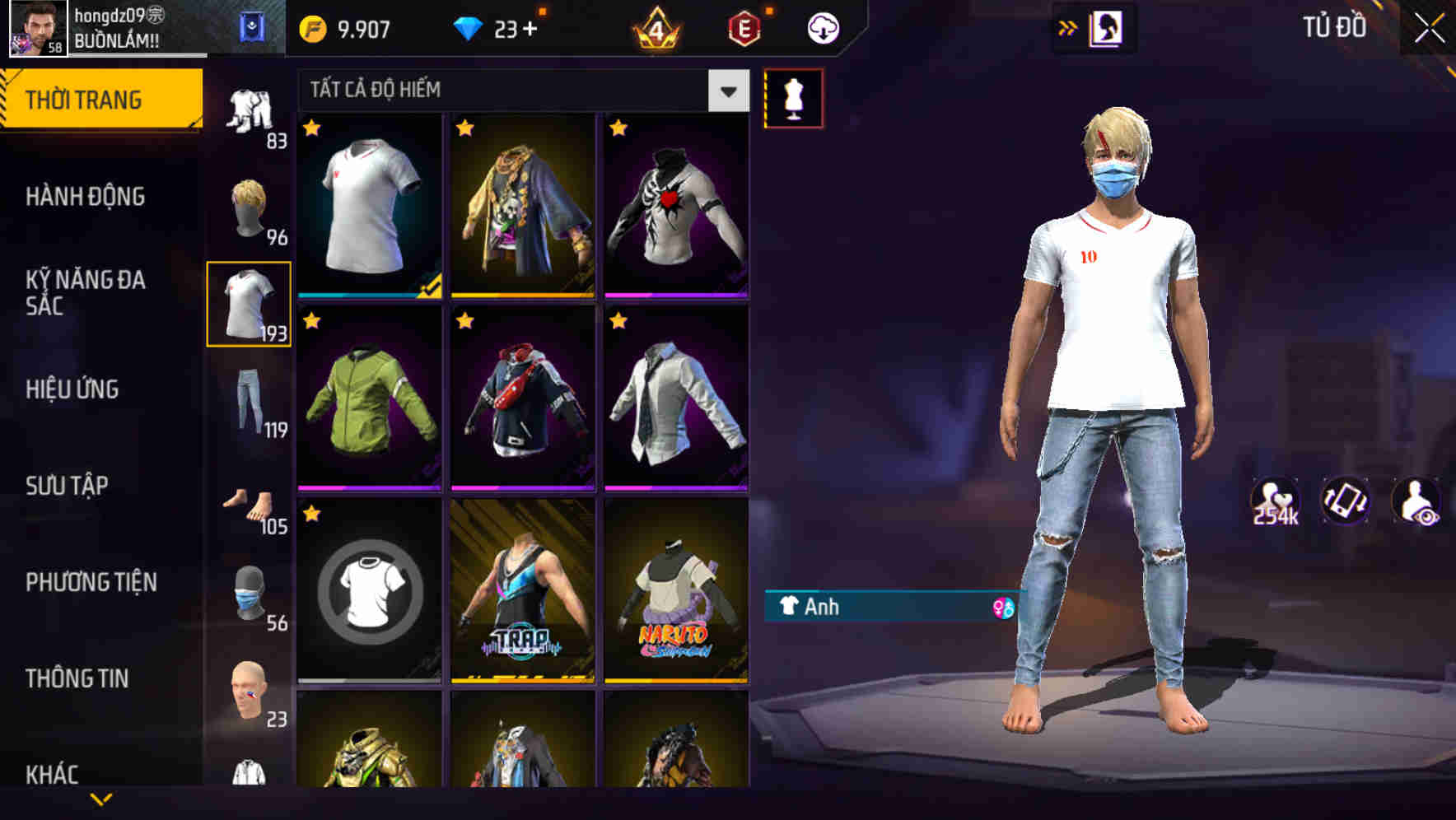Screen dimensions: 1456x820
Task: Open the THÔNG TIN section
Action: coord(78,678)
